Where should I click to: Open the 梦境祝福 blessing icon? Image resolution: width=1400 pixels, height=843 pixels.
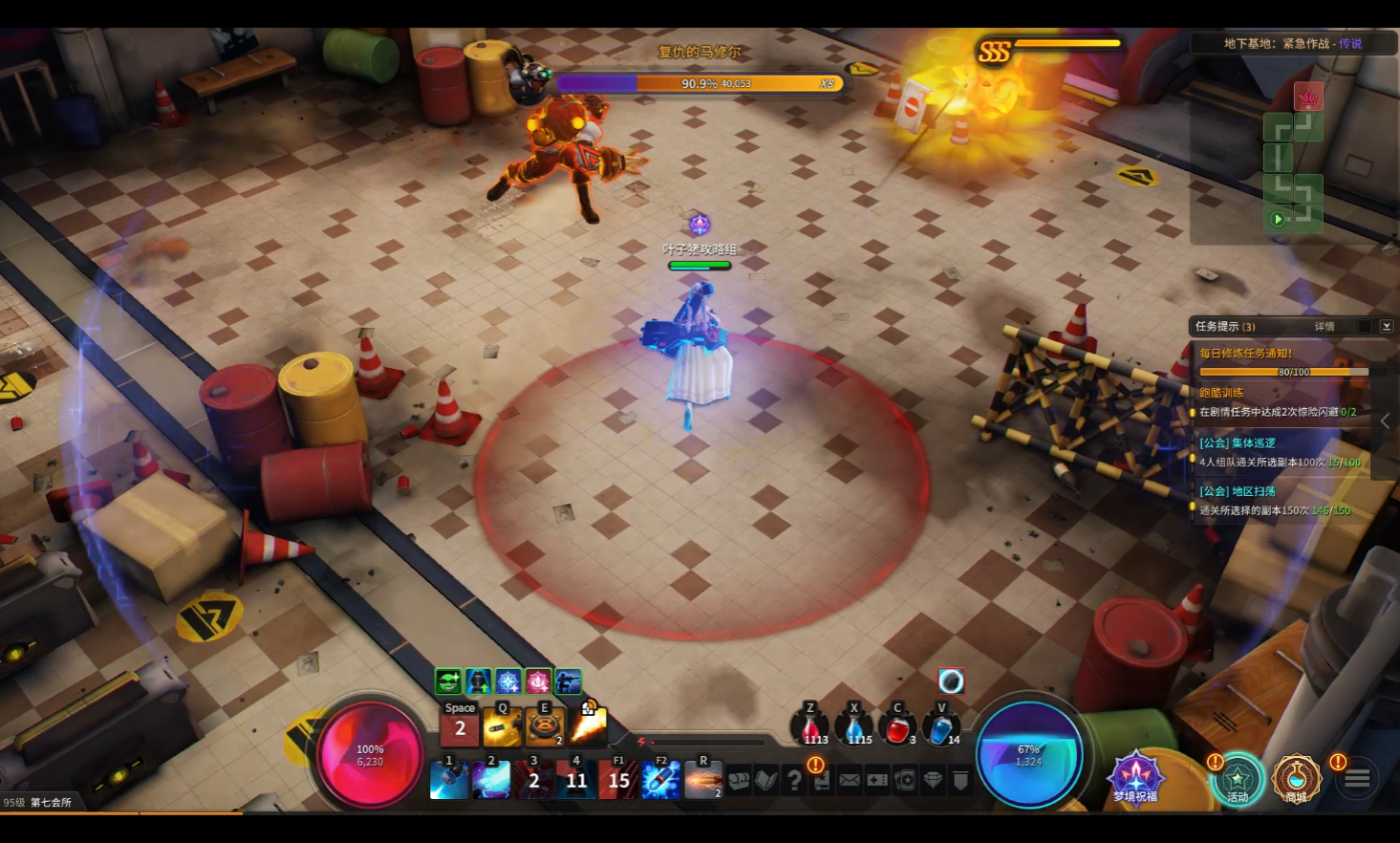(1135, 776)
